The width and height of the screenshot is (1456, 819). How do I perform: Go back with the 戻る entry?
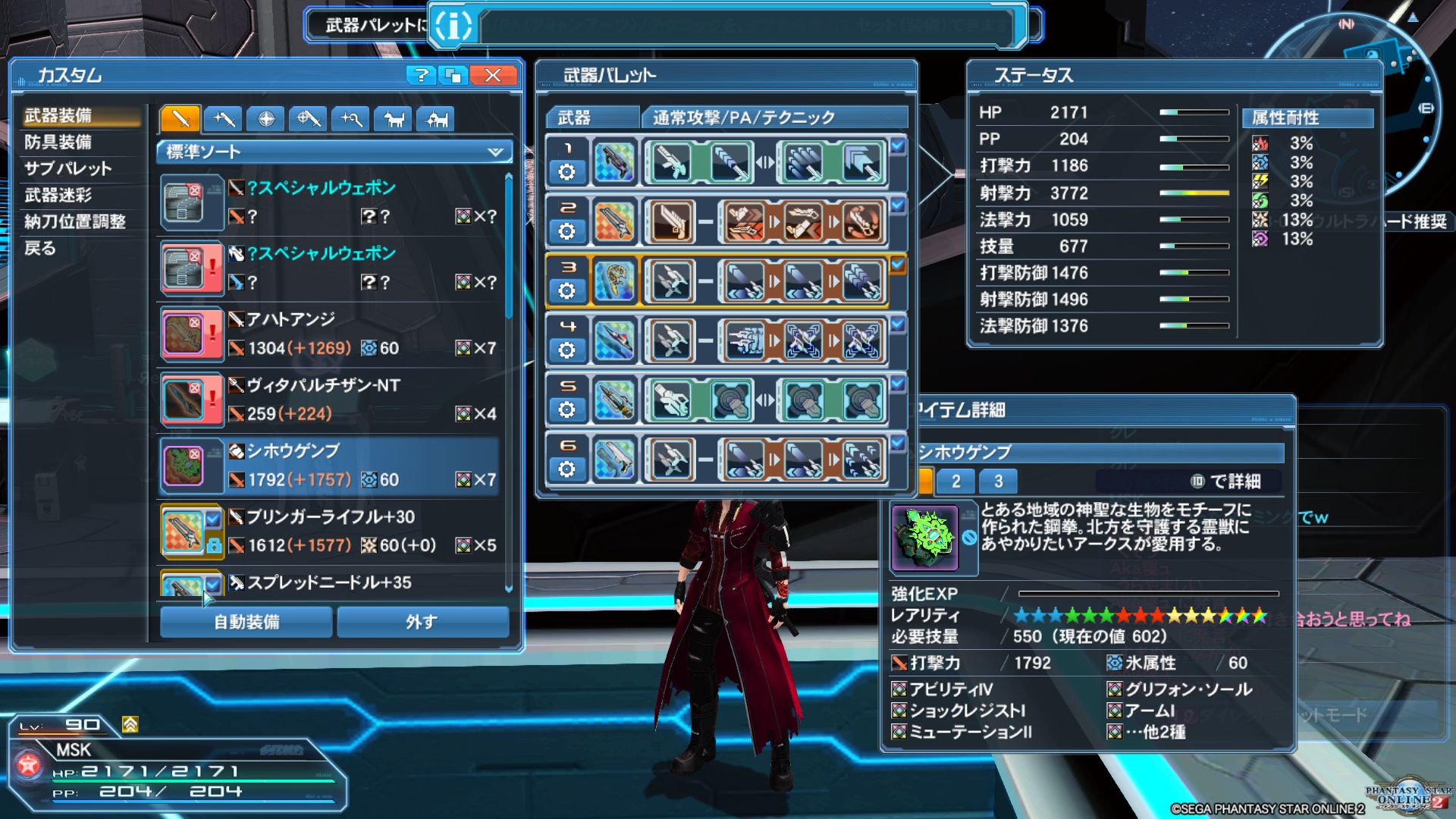pos(40,248)
